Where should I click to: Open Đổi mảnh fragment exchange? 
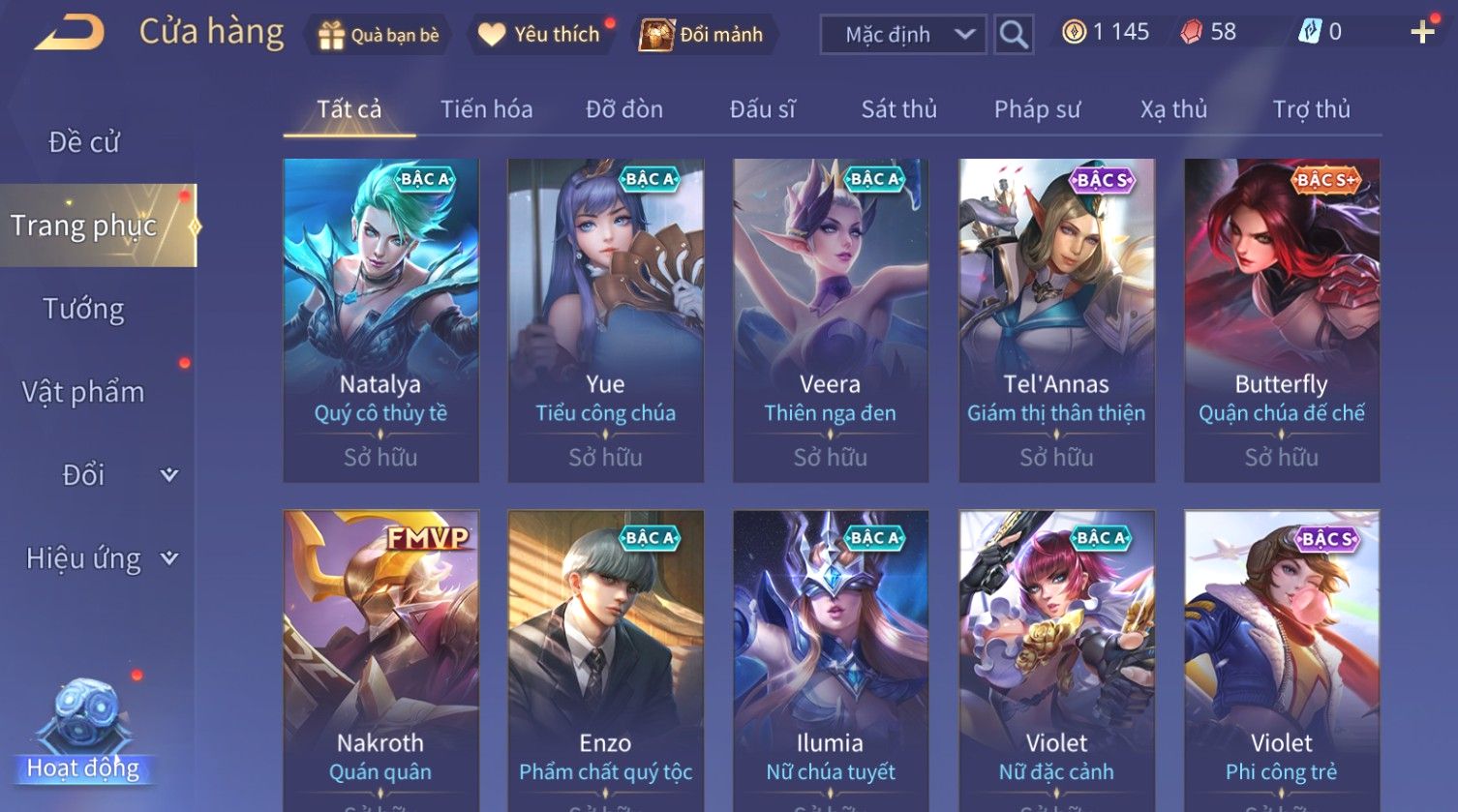(x=706, y=35)
